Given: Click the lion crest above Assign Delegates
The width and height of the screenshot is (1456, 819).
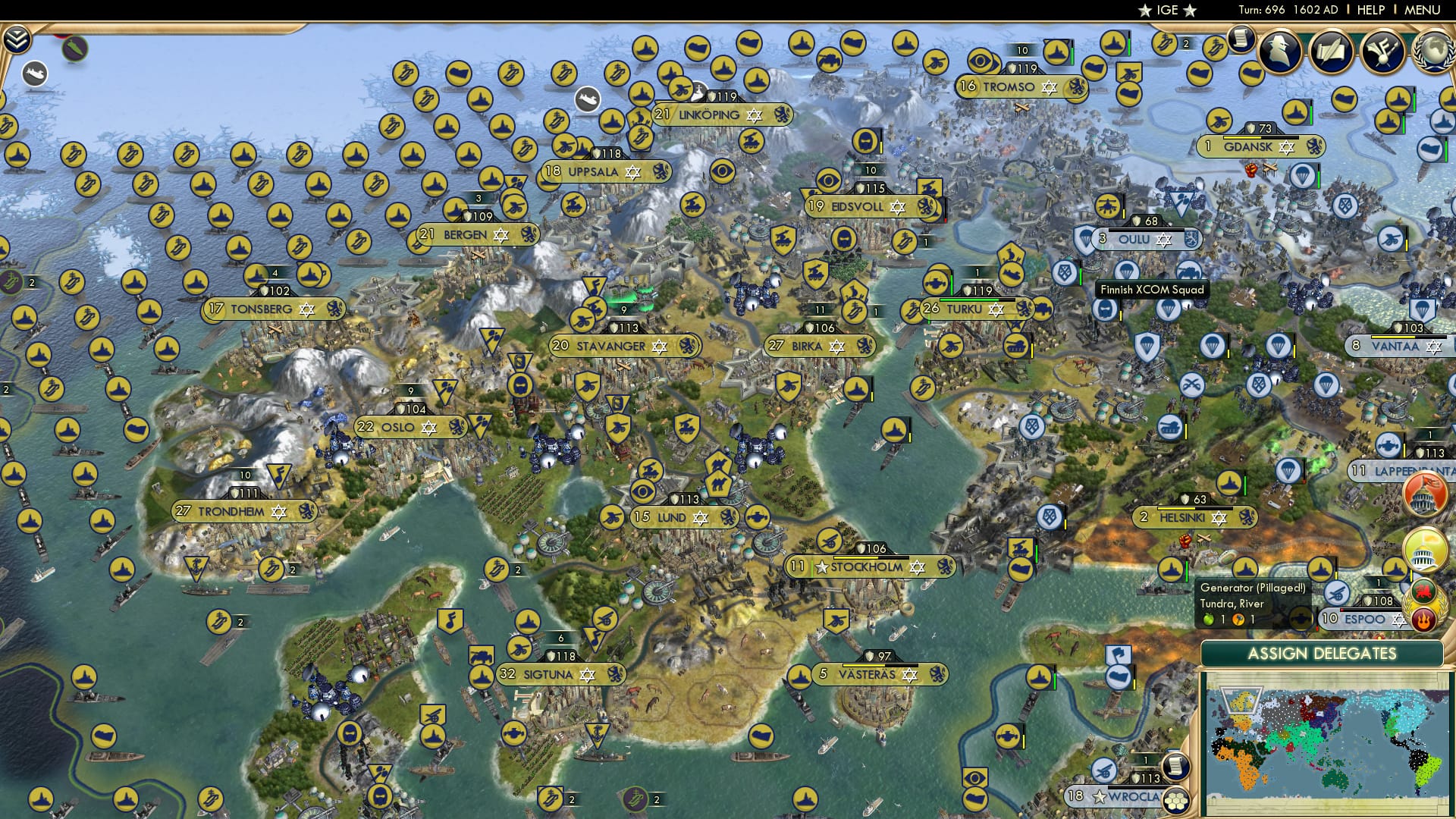Looking at the screenshot, I should (x=1422, y=591).
